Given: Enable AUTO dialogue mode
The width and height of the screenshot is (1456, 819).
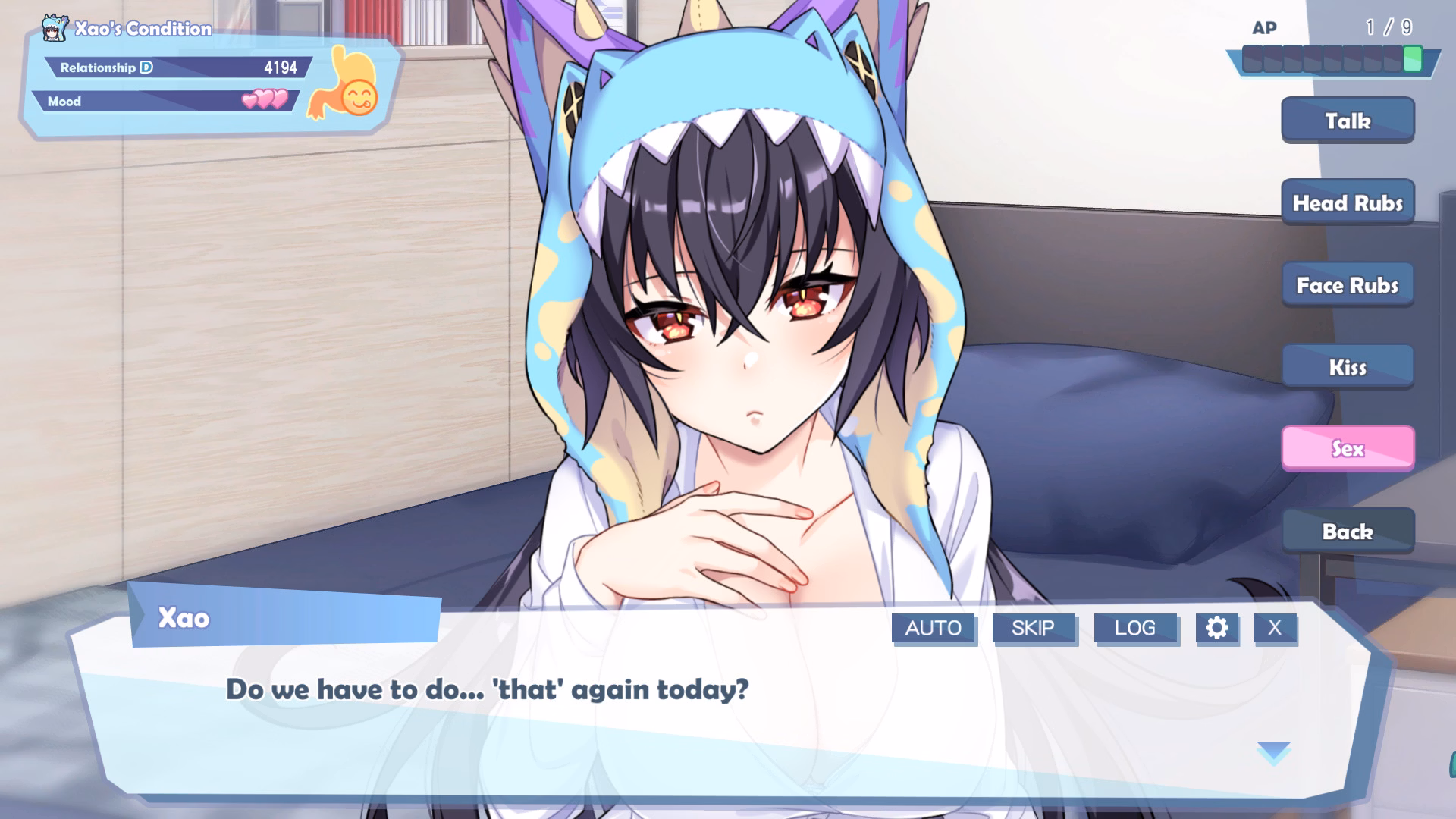Looking at the screenshot, I should pyautogui.click(x=934, y=628).
